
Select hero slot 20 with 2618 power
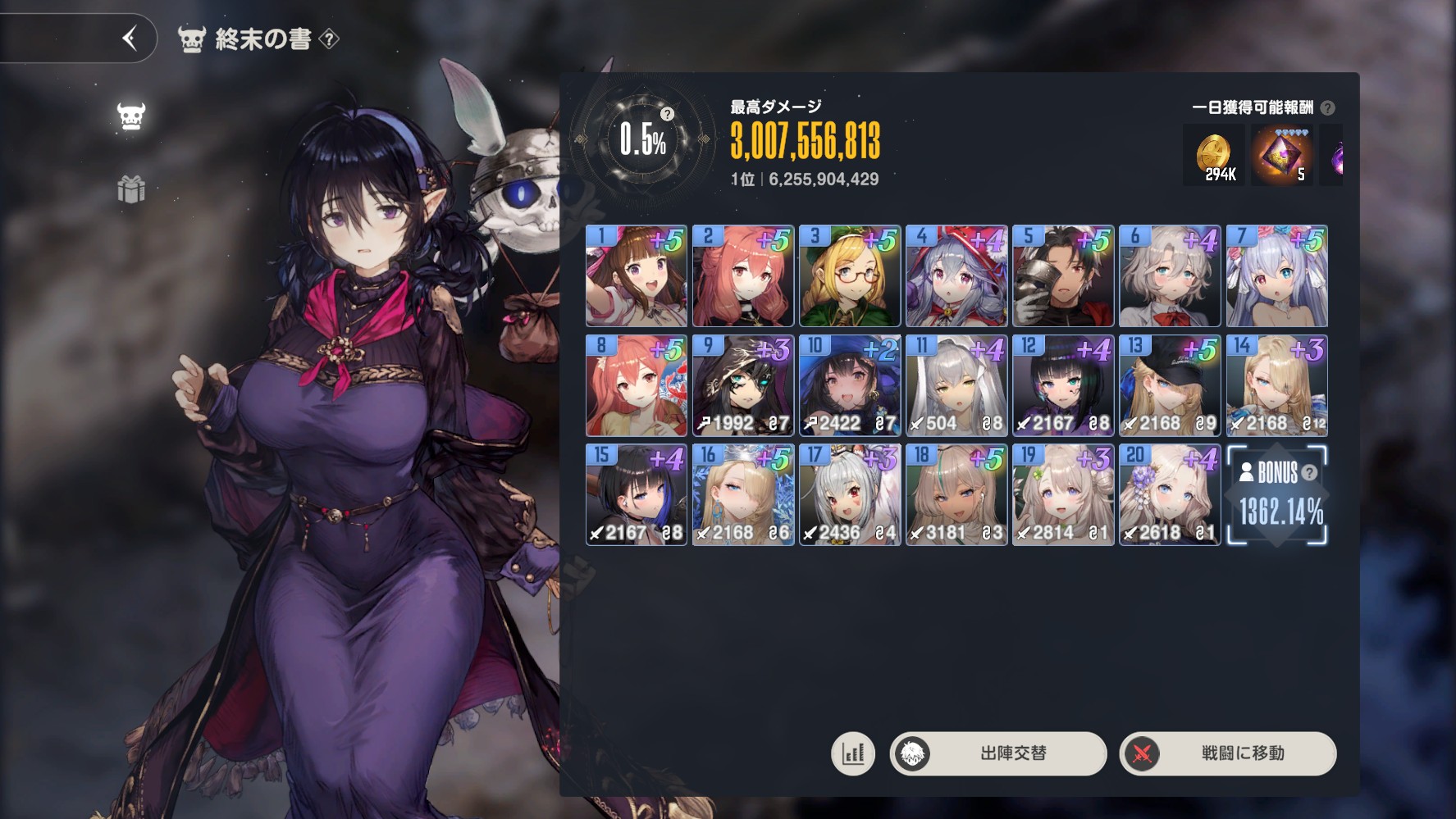click(x=1170, y=495)
